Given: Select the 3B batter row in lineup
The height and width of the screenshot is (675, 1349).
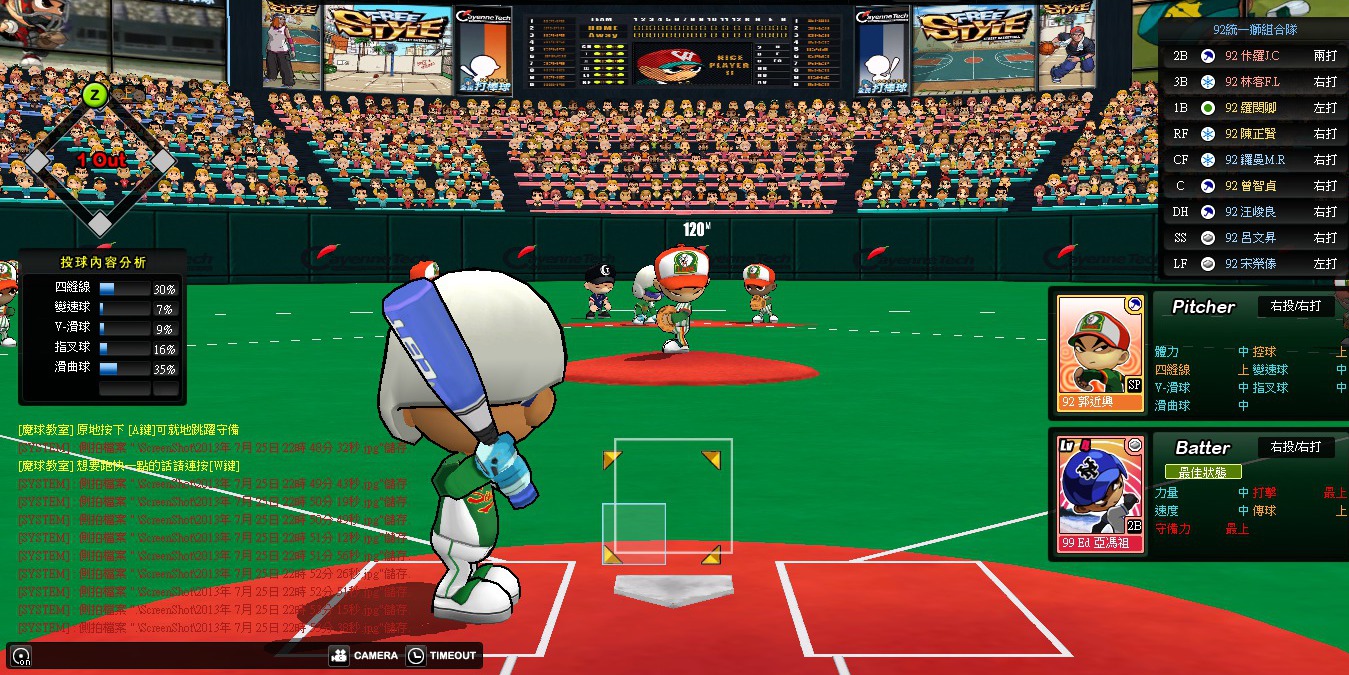Looking at the screenshot, I should [1255, 82].
